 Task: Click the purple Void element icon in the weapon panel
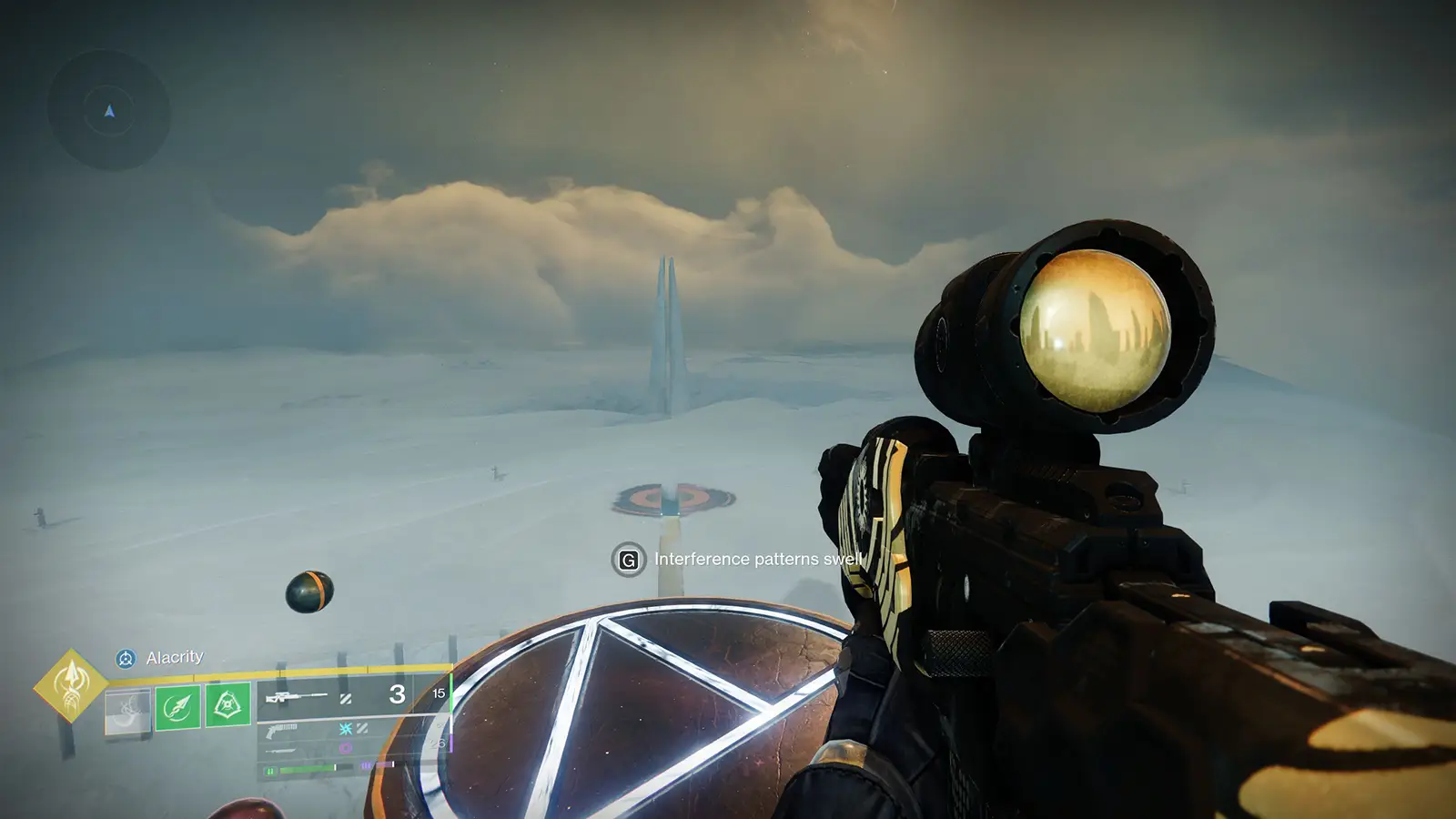tap(345, 747)
